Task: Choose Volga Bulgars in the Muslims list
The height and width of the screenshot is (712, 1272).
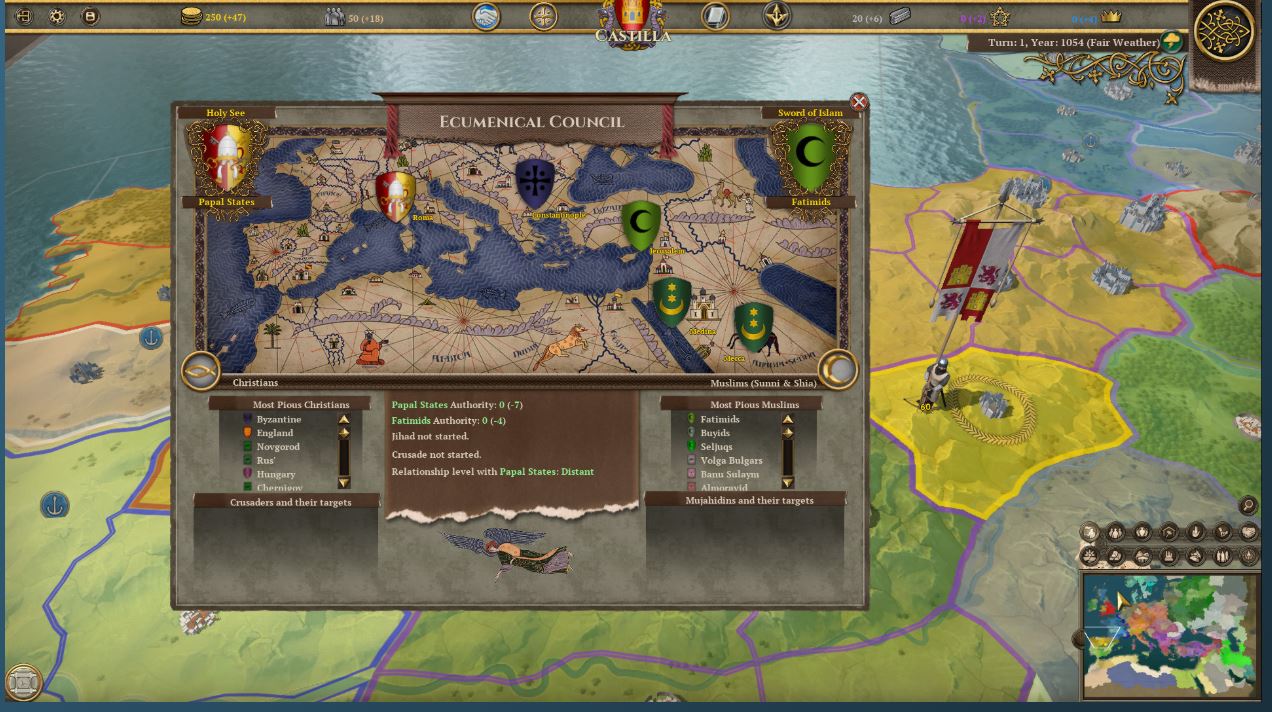Action: click(731, 461)
